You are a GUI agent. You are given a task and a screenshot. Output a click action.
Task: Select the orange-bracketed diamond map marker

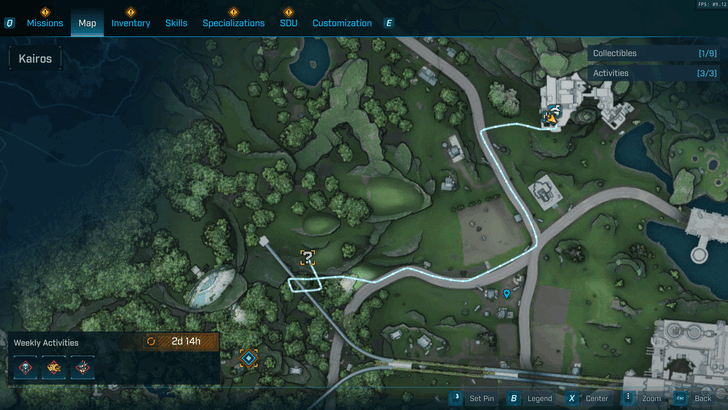(248, 358)
